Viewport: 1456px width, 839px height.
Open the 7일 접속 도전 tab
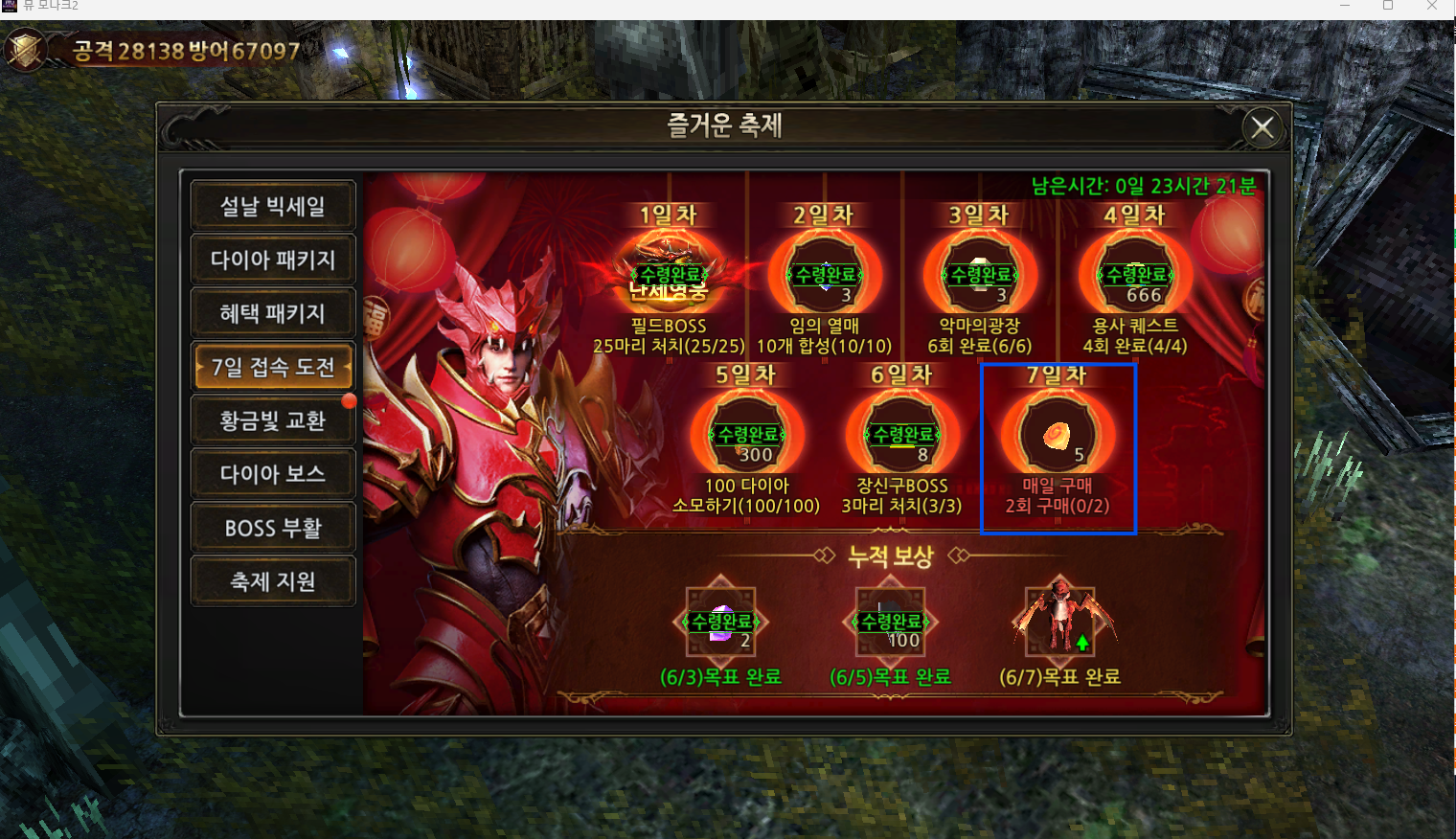click(273, 367)
